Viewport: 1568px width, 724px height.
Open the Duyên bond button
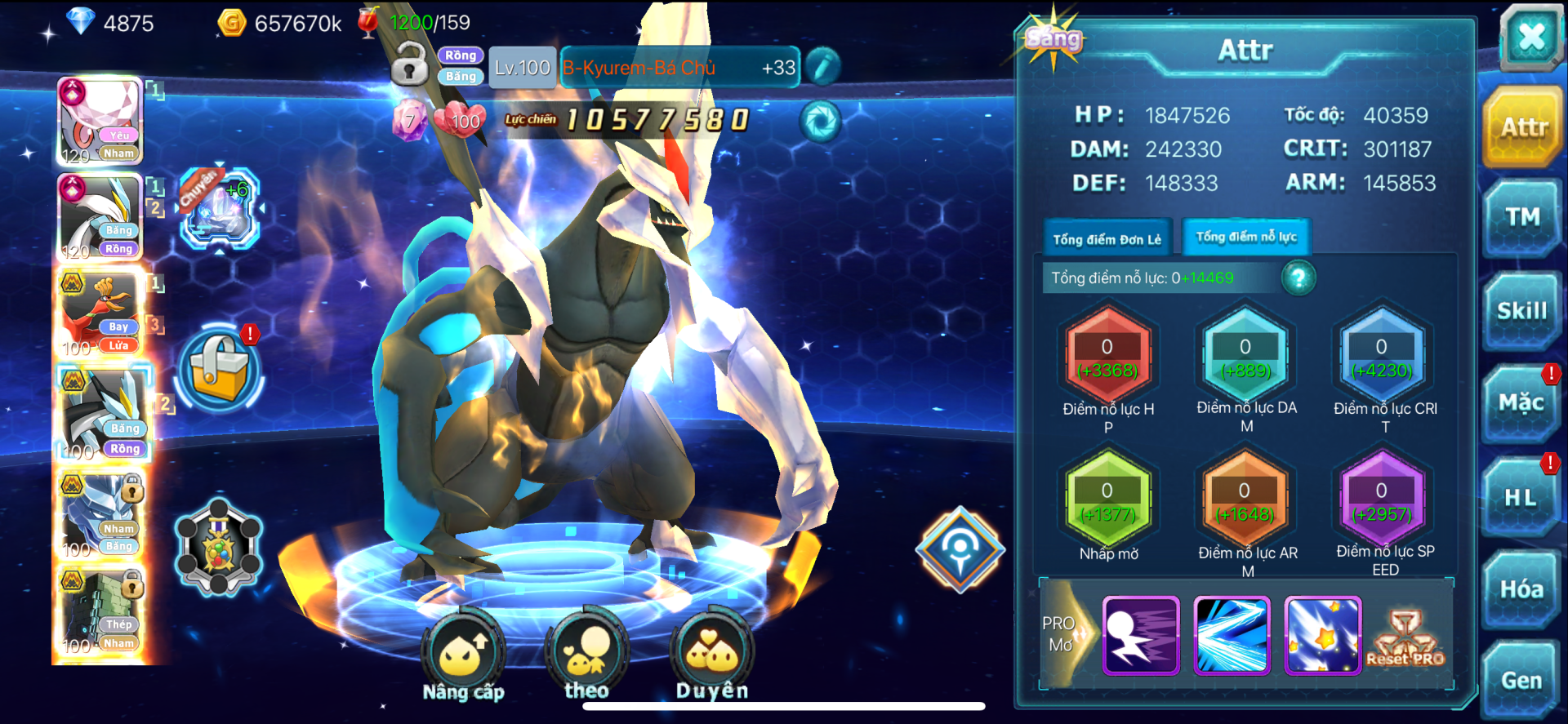712,654
